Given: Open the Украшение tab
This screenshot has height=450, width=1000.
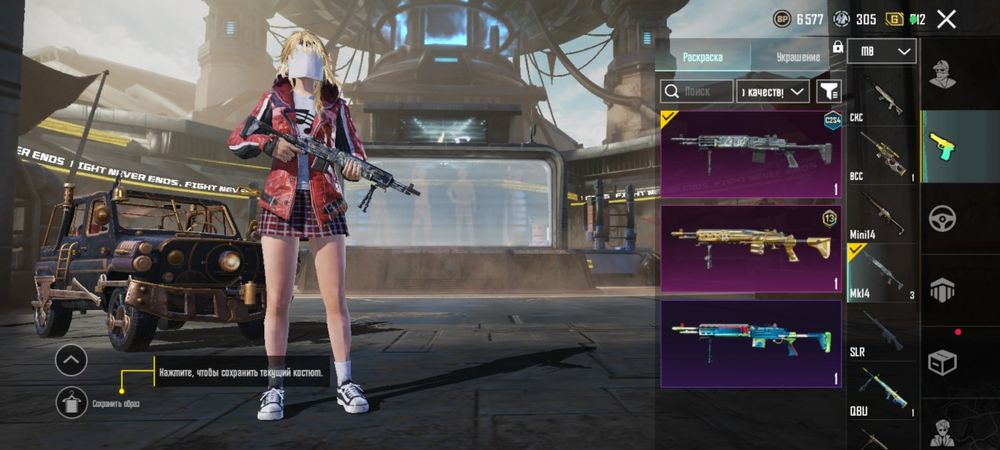Looking at the screenshot, I should point(797,57).
